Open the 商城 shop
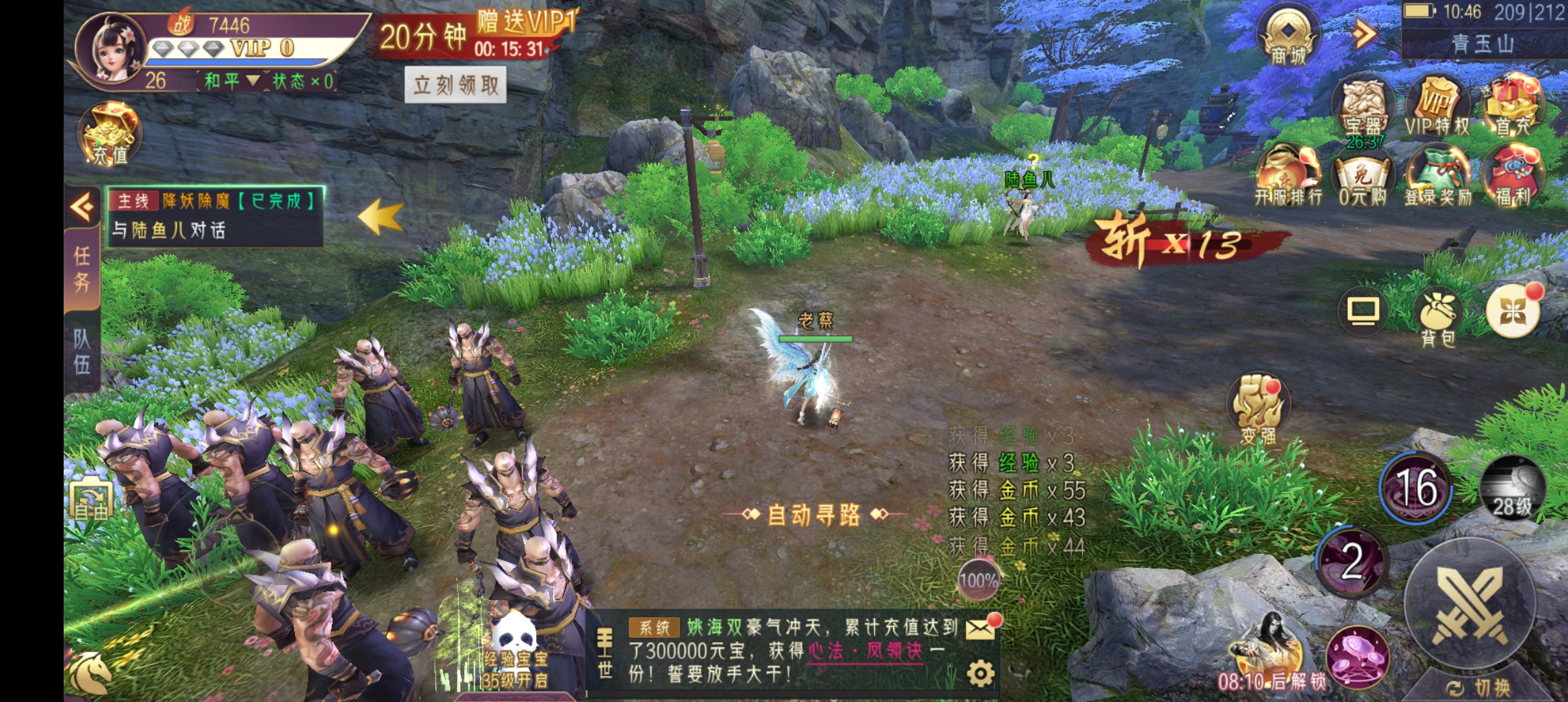1568x702 pixels. point(1289,38)
